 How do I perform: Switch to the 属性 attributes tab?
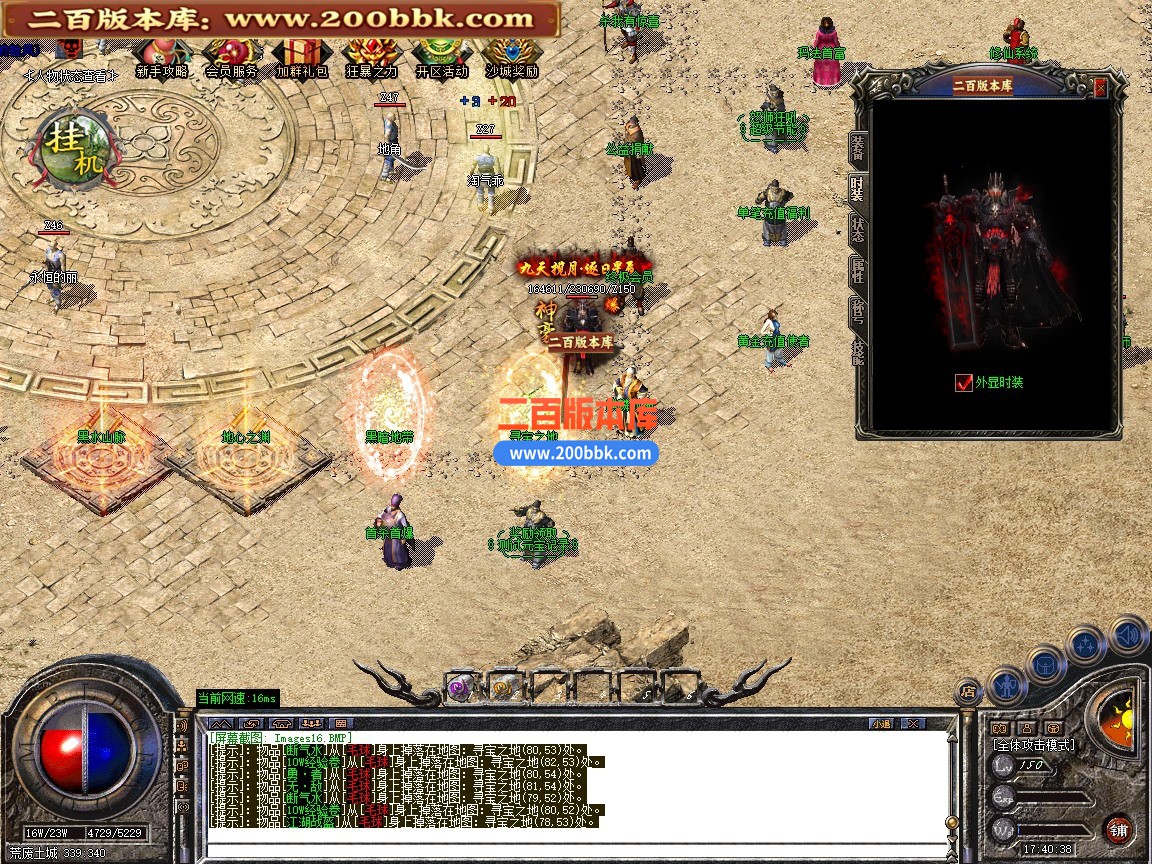[858, 268]
